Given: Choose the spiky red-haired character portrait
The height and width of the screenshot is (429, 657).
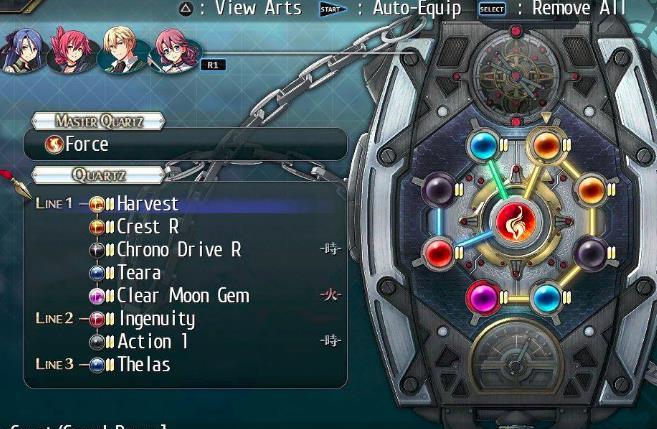Looking at the screenshot, I should 74,51.
